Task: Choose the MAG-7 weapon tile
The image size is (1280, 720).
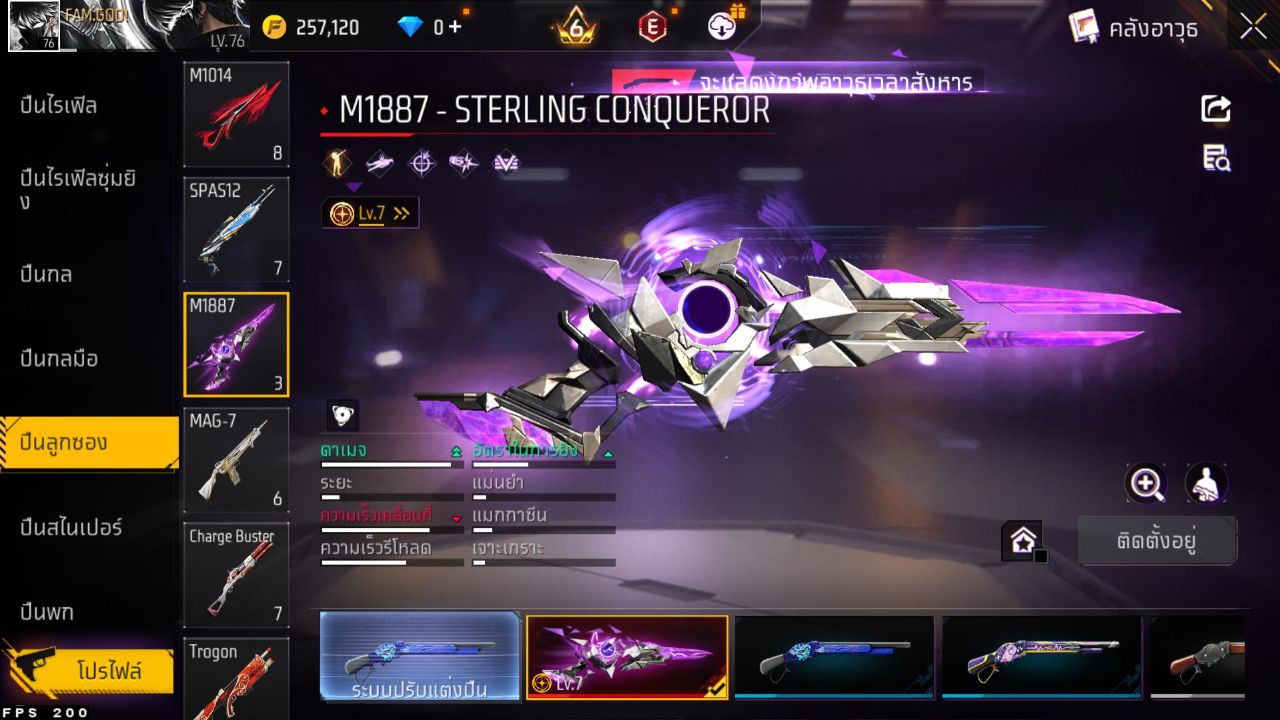Action: (236, 459)
